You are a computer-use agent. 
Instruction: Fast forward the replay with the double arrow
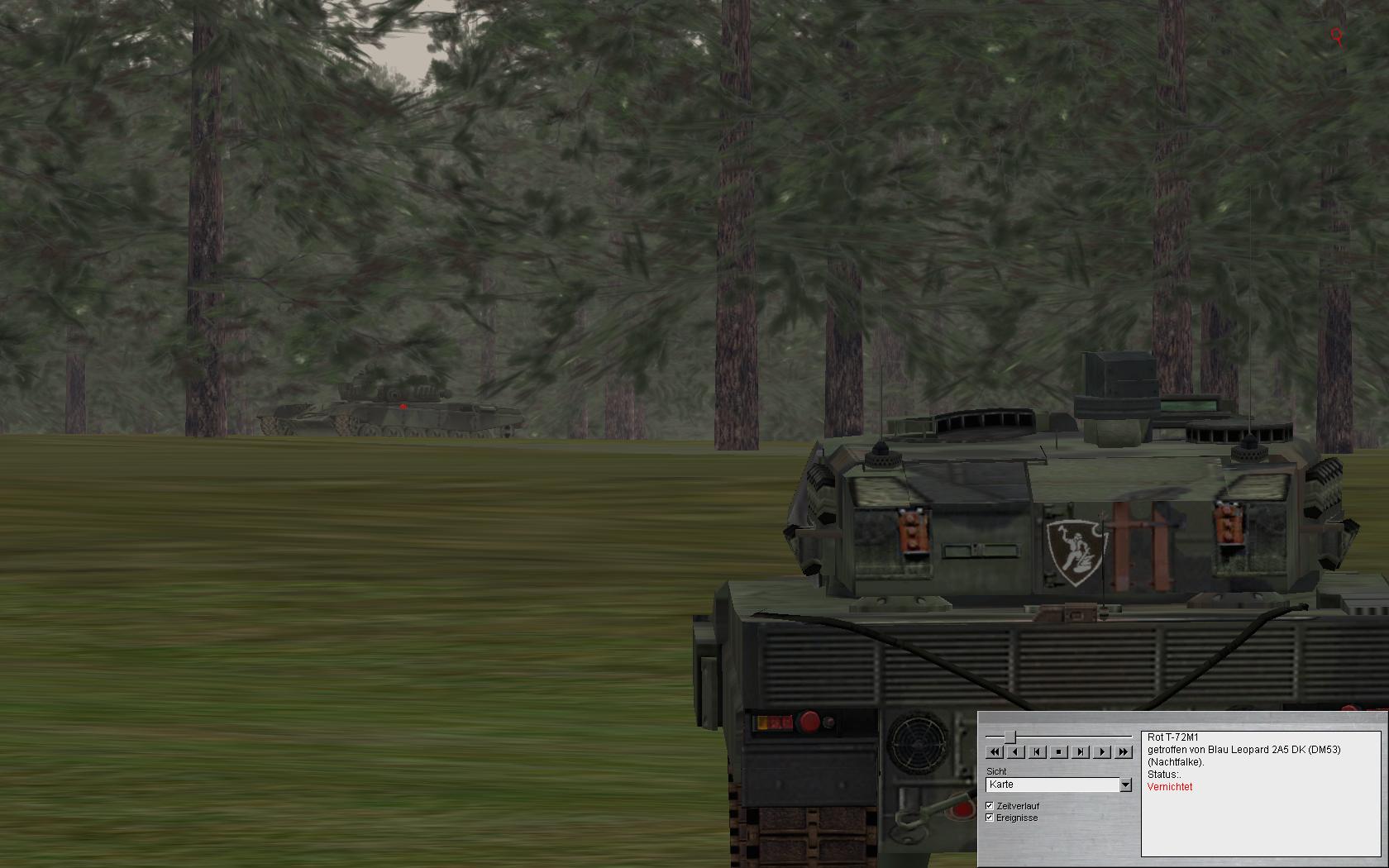tap(1123, 751)
